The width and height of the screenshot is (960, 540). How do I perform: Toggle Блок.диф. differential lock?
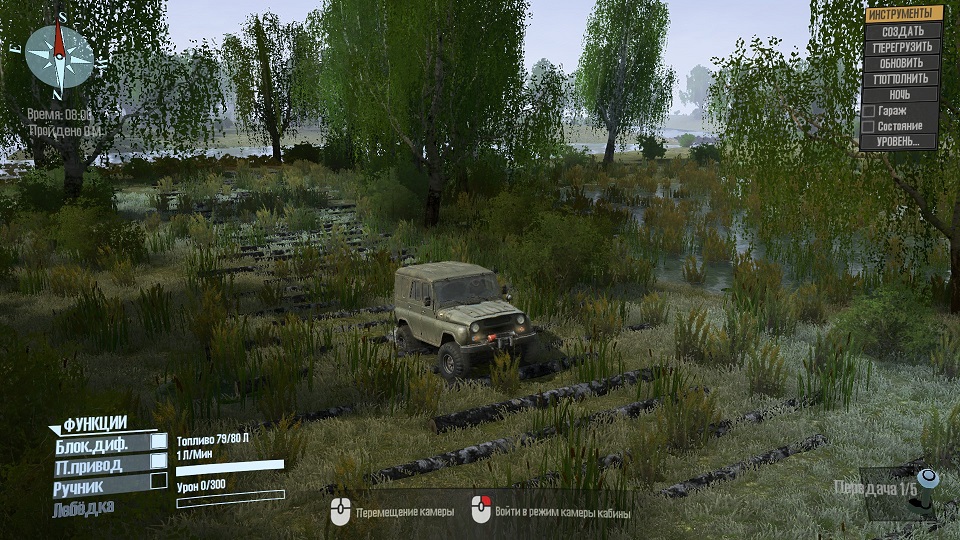coord(158,441)
